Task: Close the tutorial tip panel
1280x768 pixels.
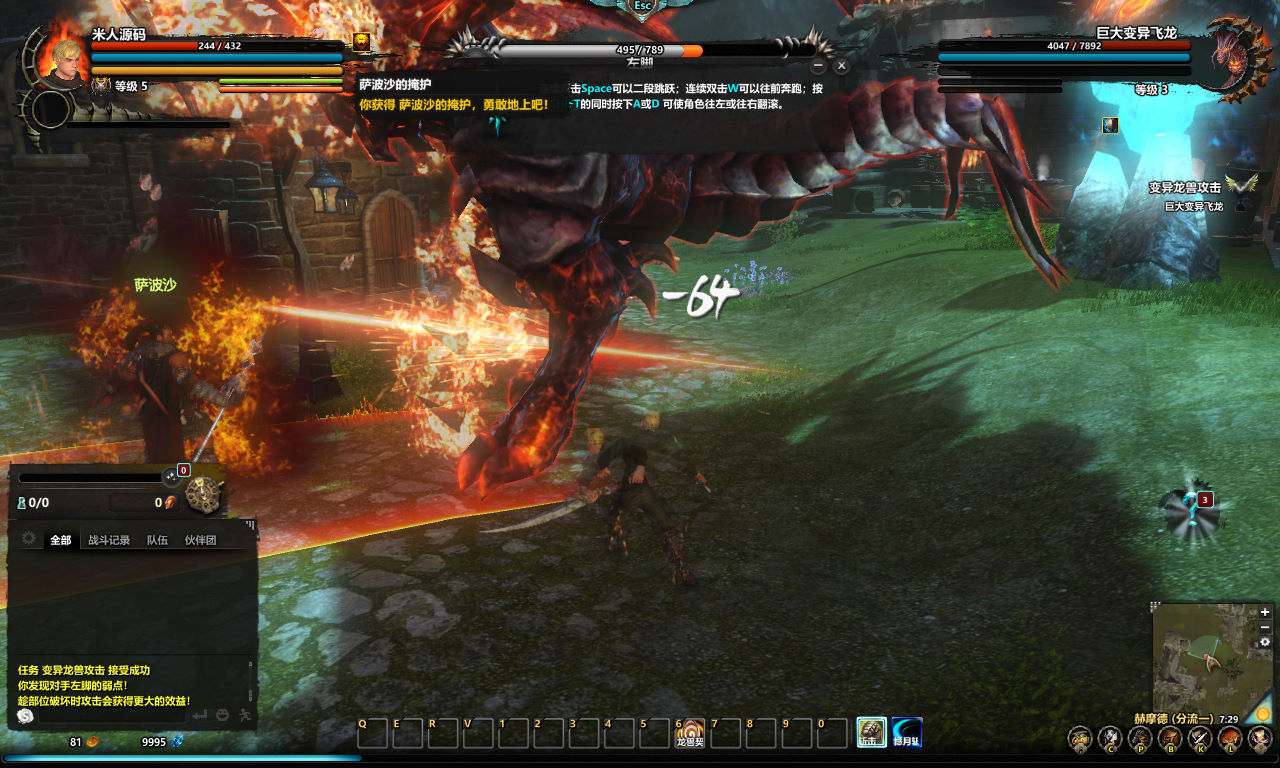Action: tap(841, 66)
